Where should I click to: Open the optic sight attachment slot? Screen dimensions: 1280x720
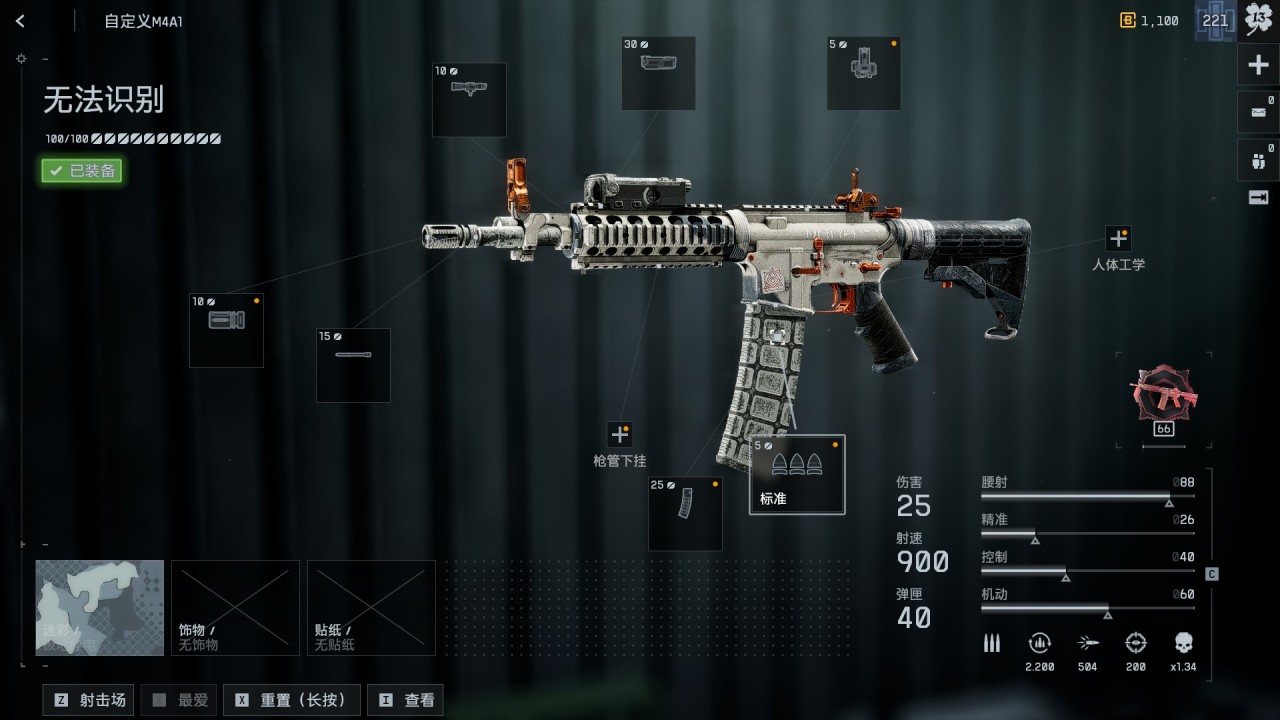[658, 73]
